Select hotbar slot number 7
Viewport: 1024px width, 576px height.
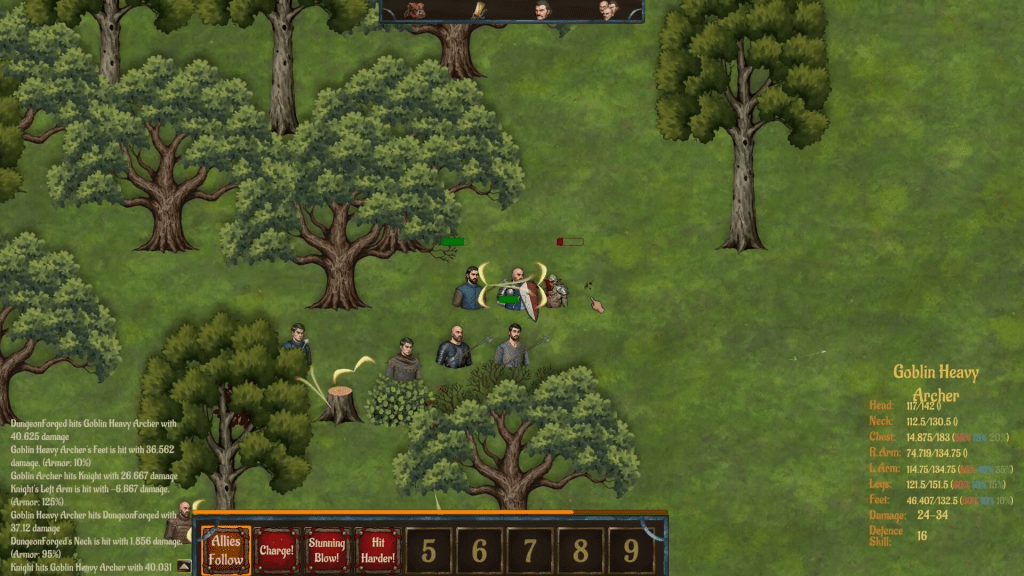tap(530, 550)
